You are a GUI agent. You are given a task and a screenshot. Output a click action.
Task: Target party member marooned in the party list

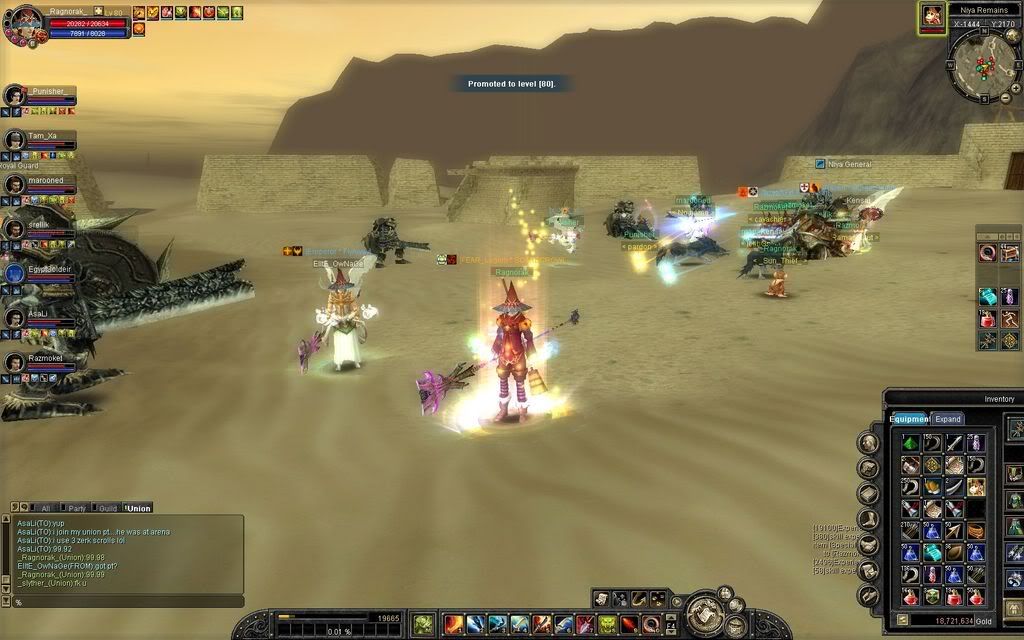[14, 185]
